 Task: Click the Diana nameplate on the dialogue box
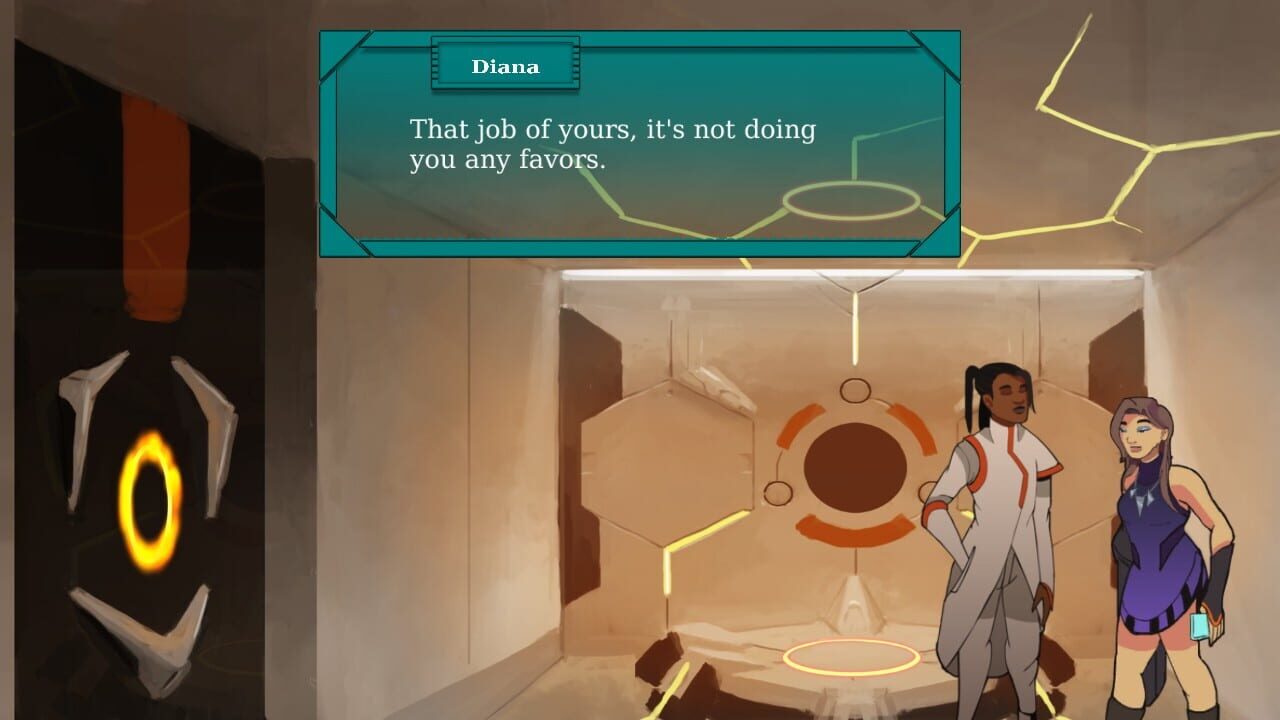click(505, 66)
